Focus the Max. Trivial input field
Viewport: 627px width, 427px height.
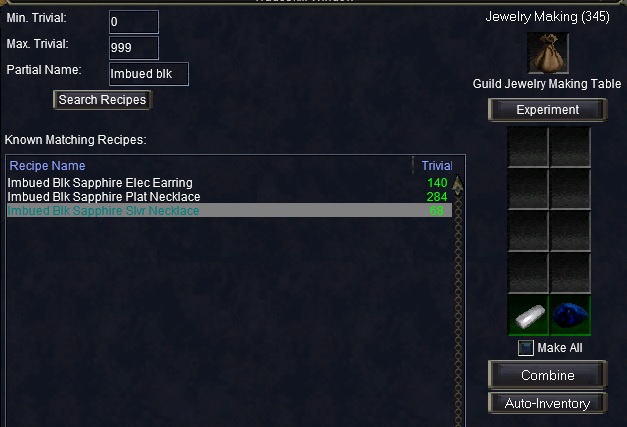coord(133,48)
